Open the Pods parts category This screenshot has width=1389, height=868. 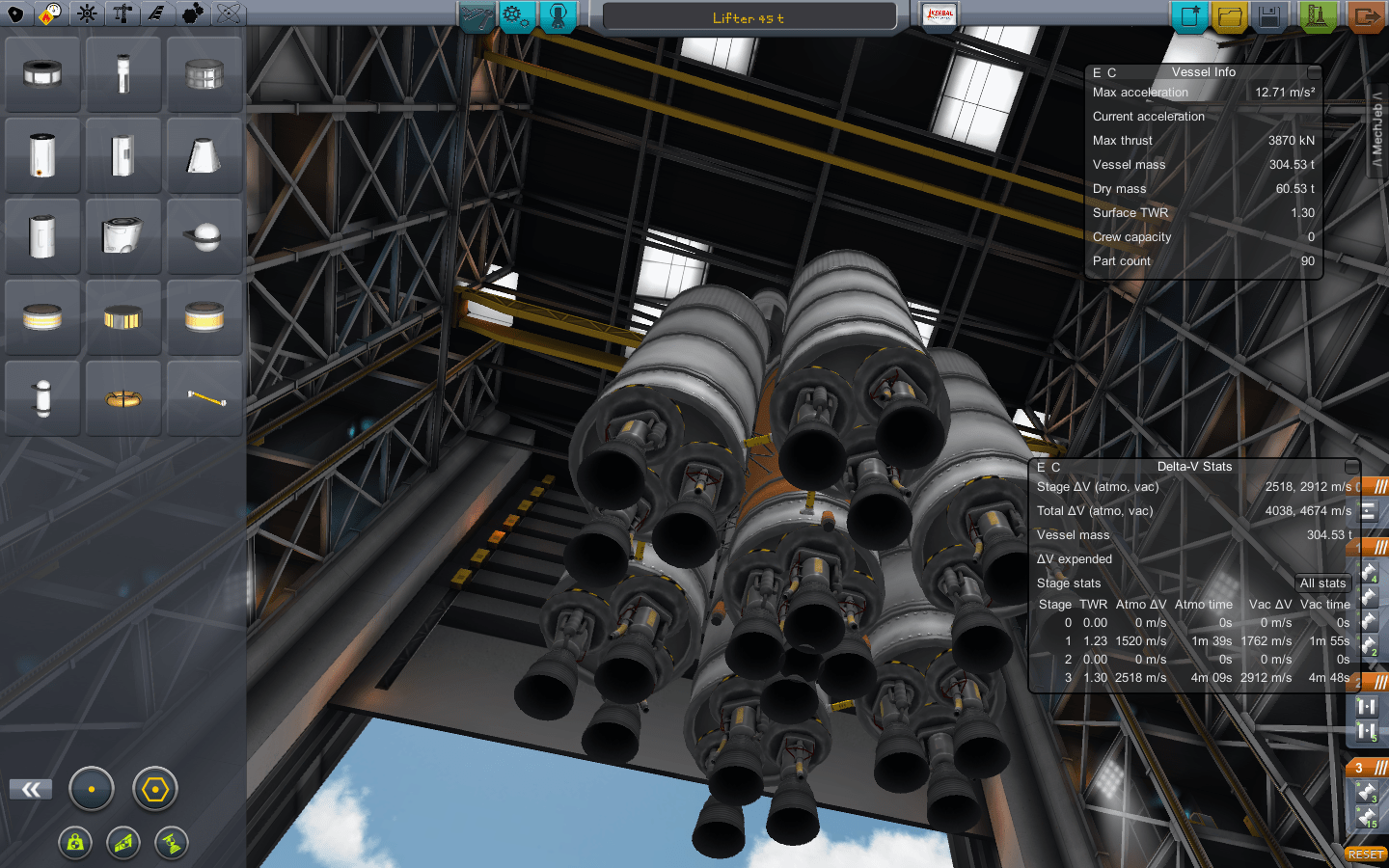pyautogui.click(x=17, y=14)
